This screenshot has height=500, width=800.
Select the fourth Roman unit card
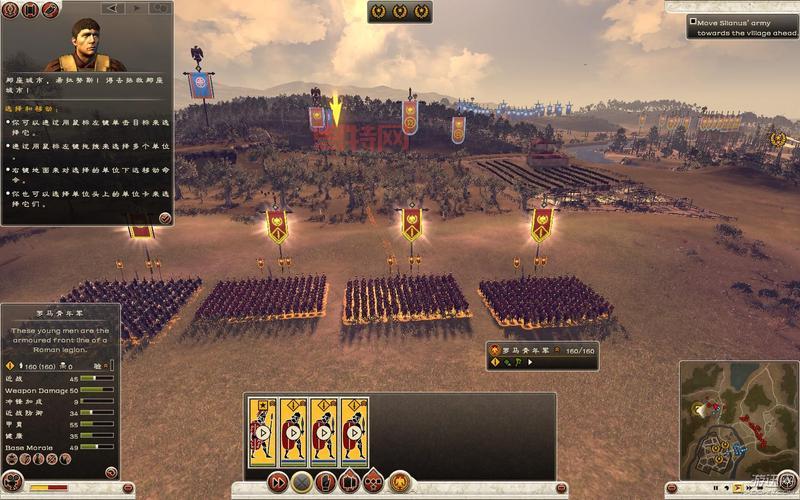coord(354,432)
